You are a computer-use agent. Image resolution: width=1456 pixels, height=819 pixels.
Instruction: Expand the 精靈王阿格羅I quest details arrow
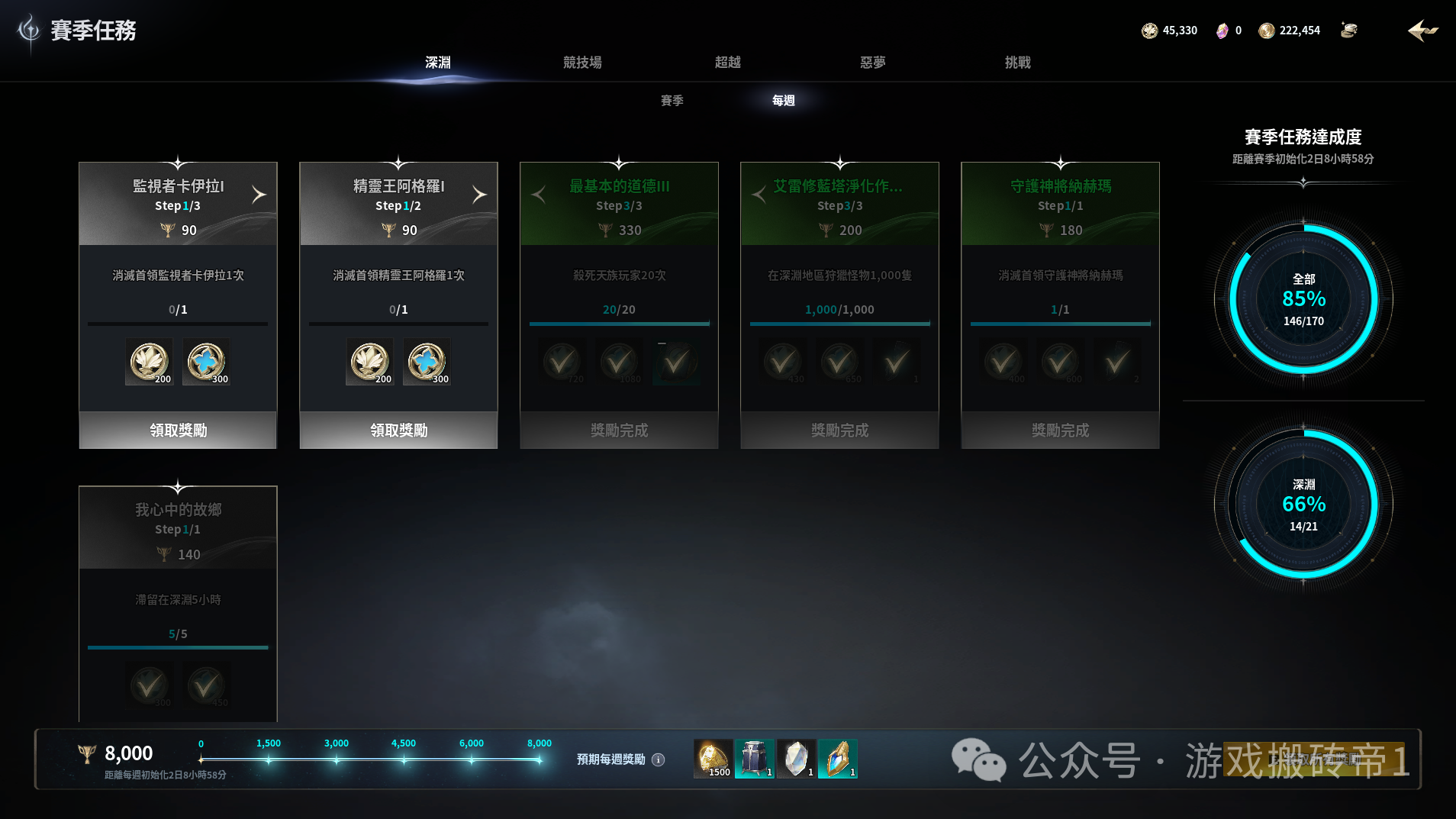(480, 194)
